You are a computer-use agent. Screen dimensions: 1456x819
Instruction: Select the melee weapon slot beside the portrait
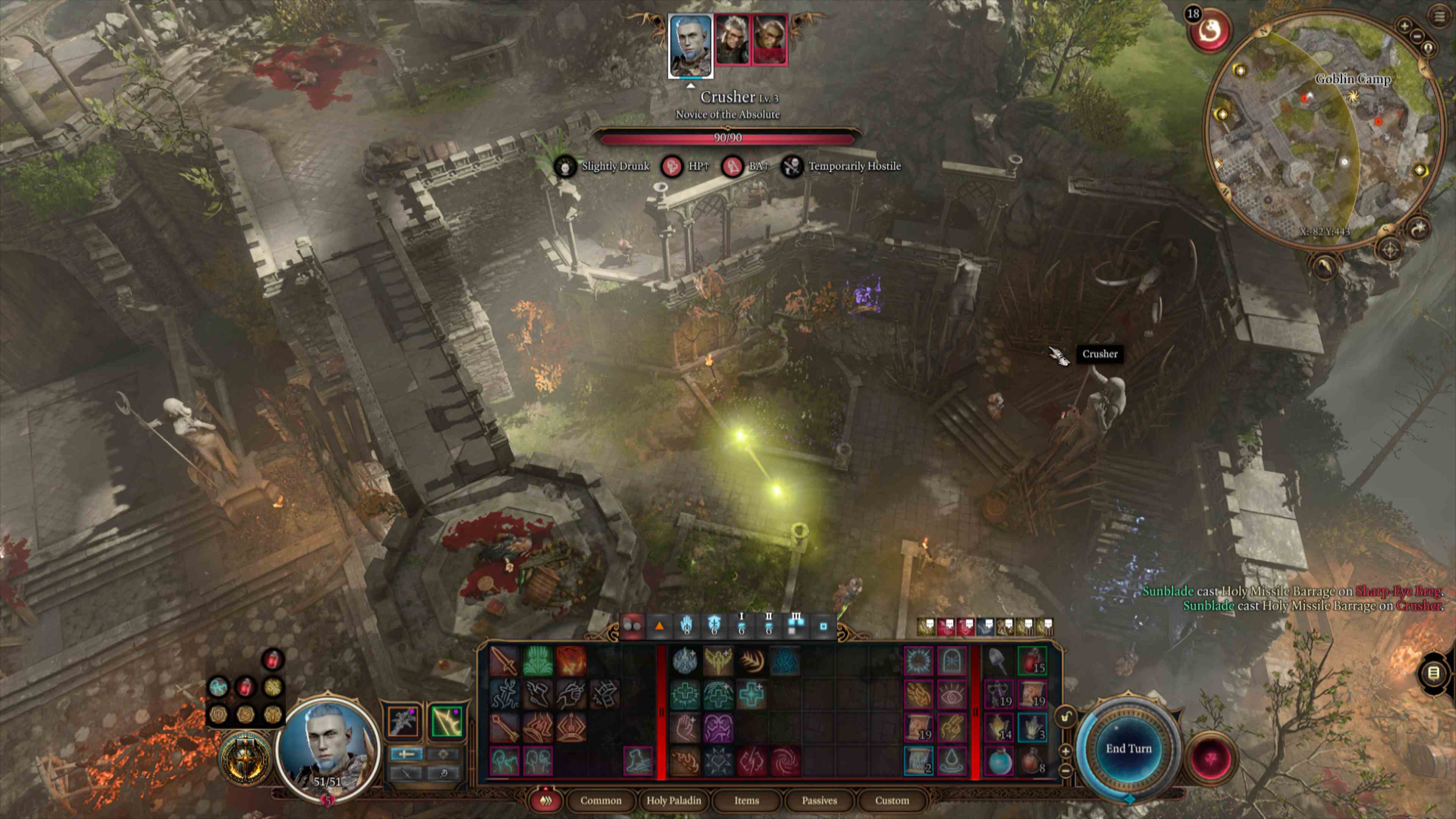tap(403, 722)
